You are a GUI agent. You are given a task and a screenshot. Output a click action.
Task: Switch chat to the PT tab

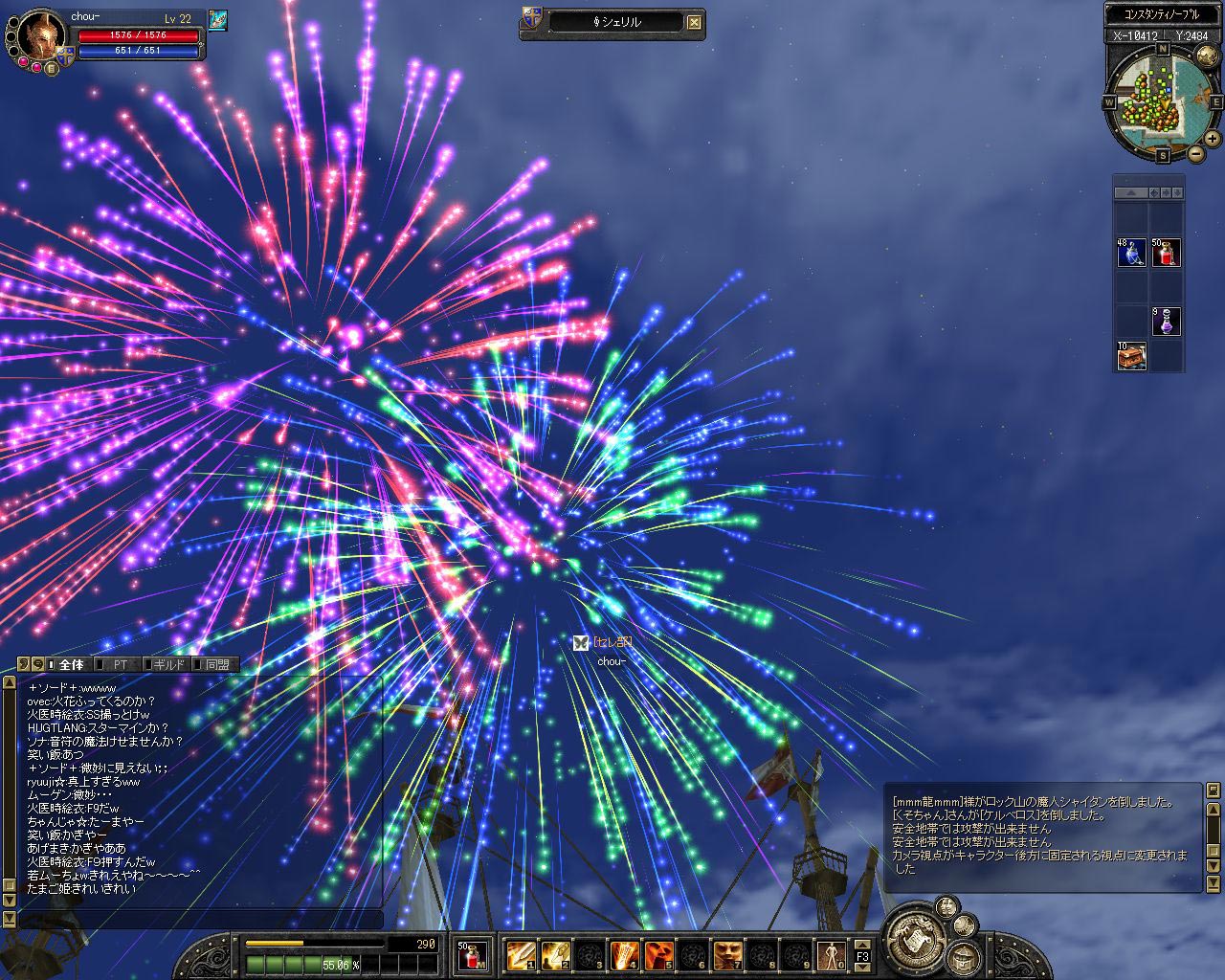pos(121,664)
